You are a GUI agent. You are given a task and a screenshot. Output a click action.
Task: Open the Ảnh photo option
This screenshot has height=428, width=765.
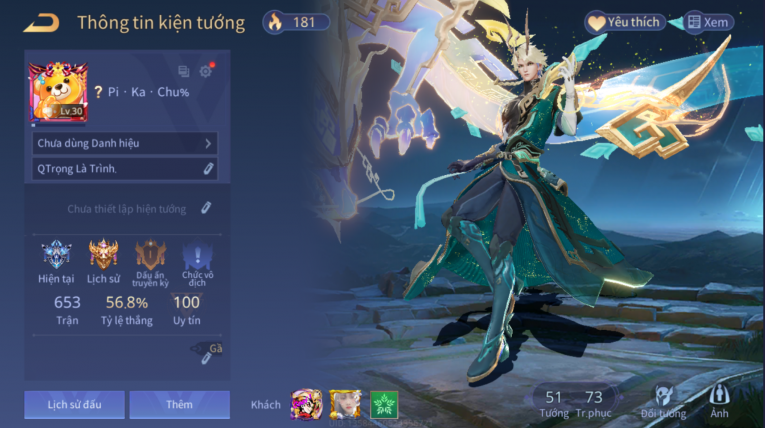[719, 400]
